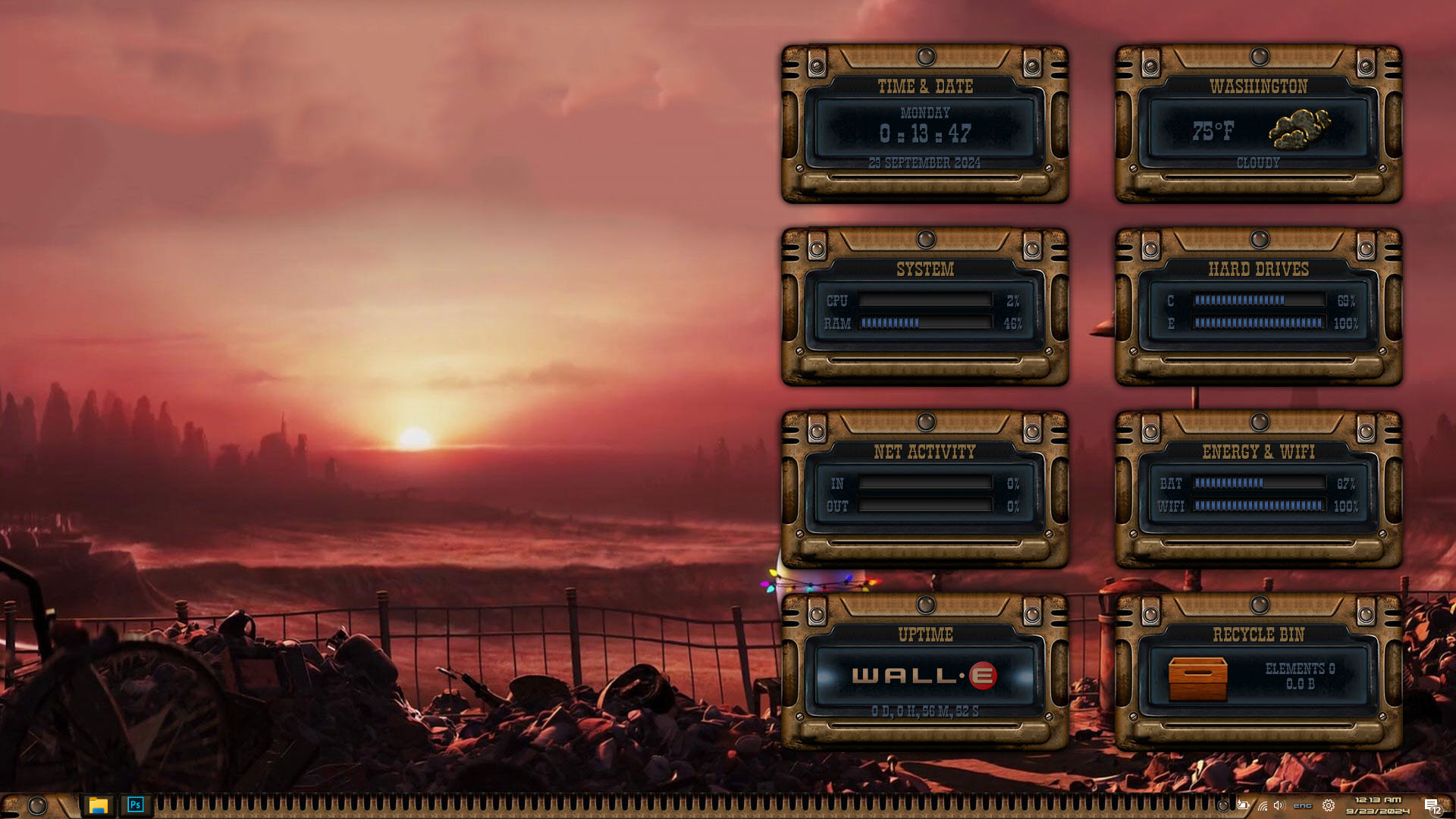Launch File Explorer from the taskbar

click(98, 805)
